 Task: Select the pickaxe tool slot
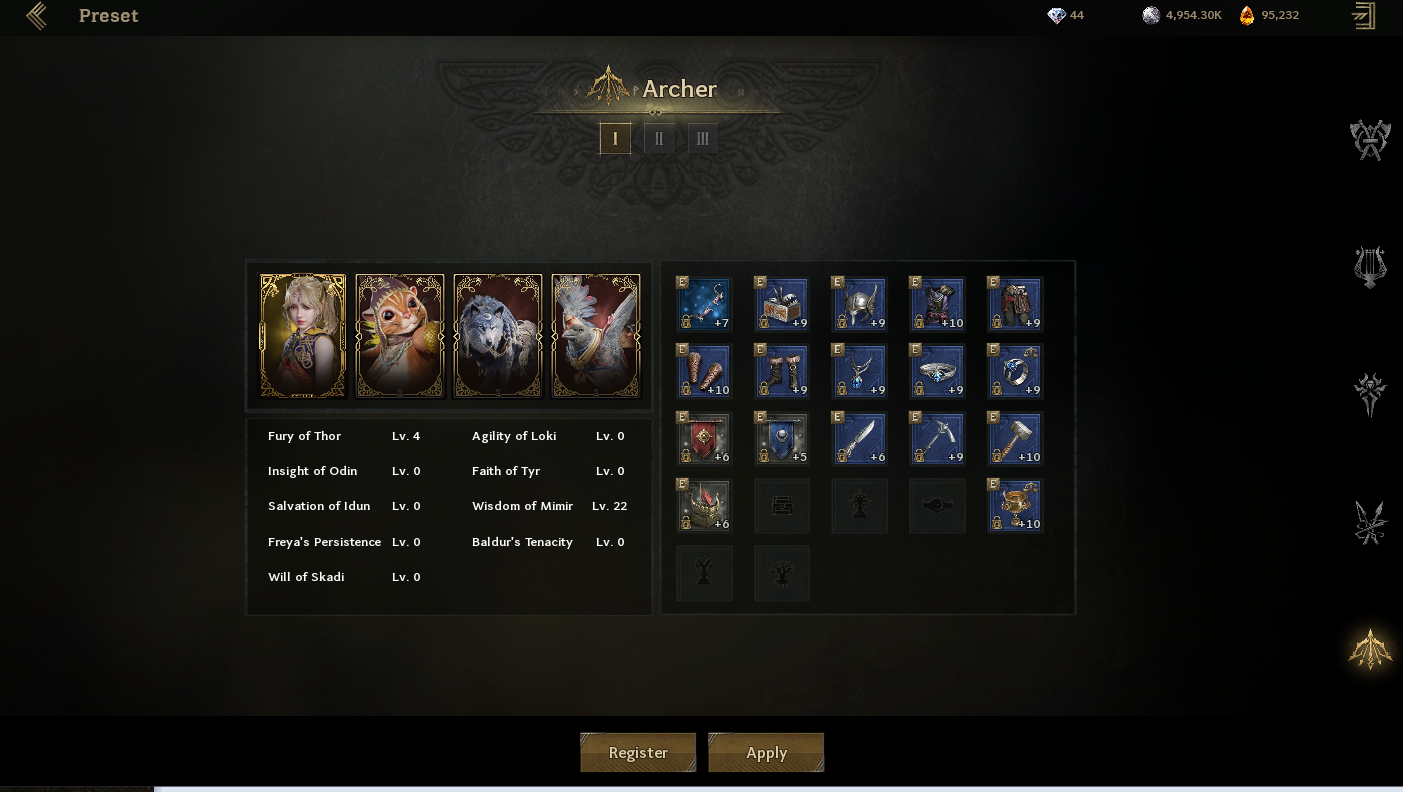(938, 439)
